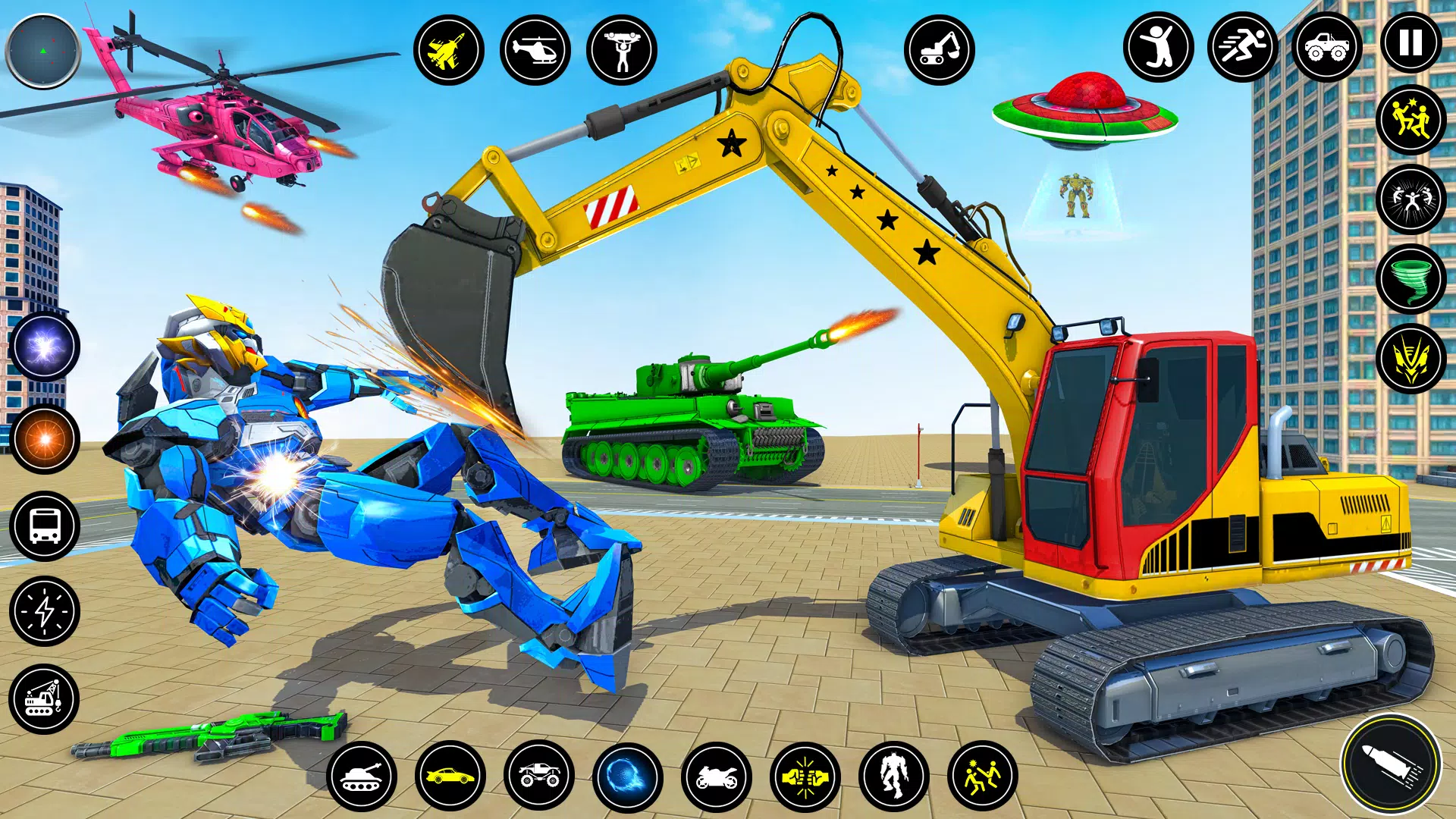This screenshot has height=819, width=1456.
Task: Click the circular radar minimap
Action: tap(43, 51)
